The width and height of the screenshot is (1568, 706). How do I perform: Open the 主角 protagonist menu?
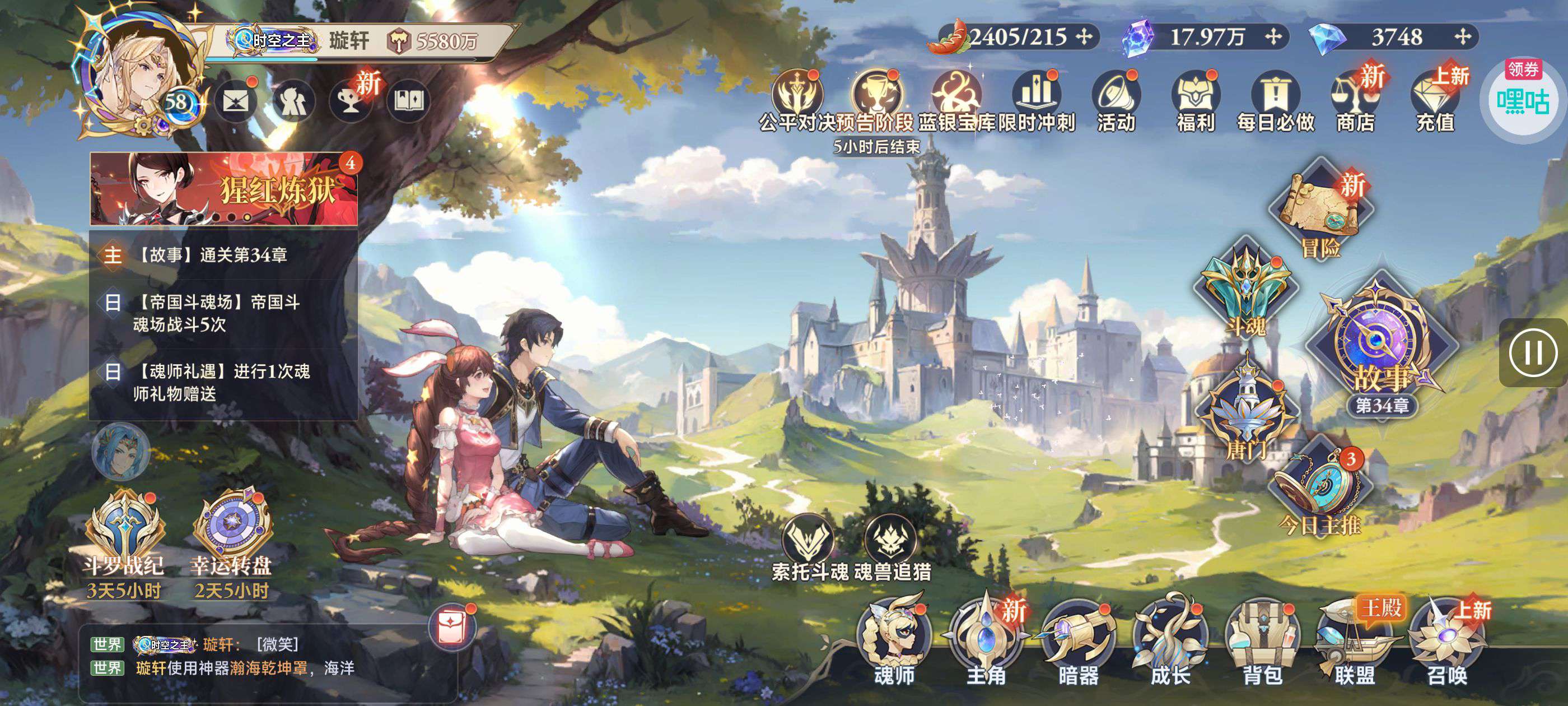(986, 640)
